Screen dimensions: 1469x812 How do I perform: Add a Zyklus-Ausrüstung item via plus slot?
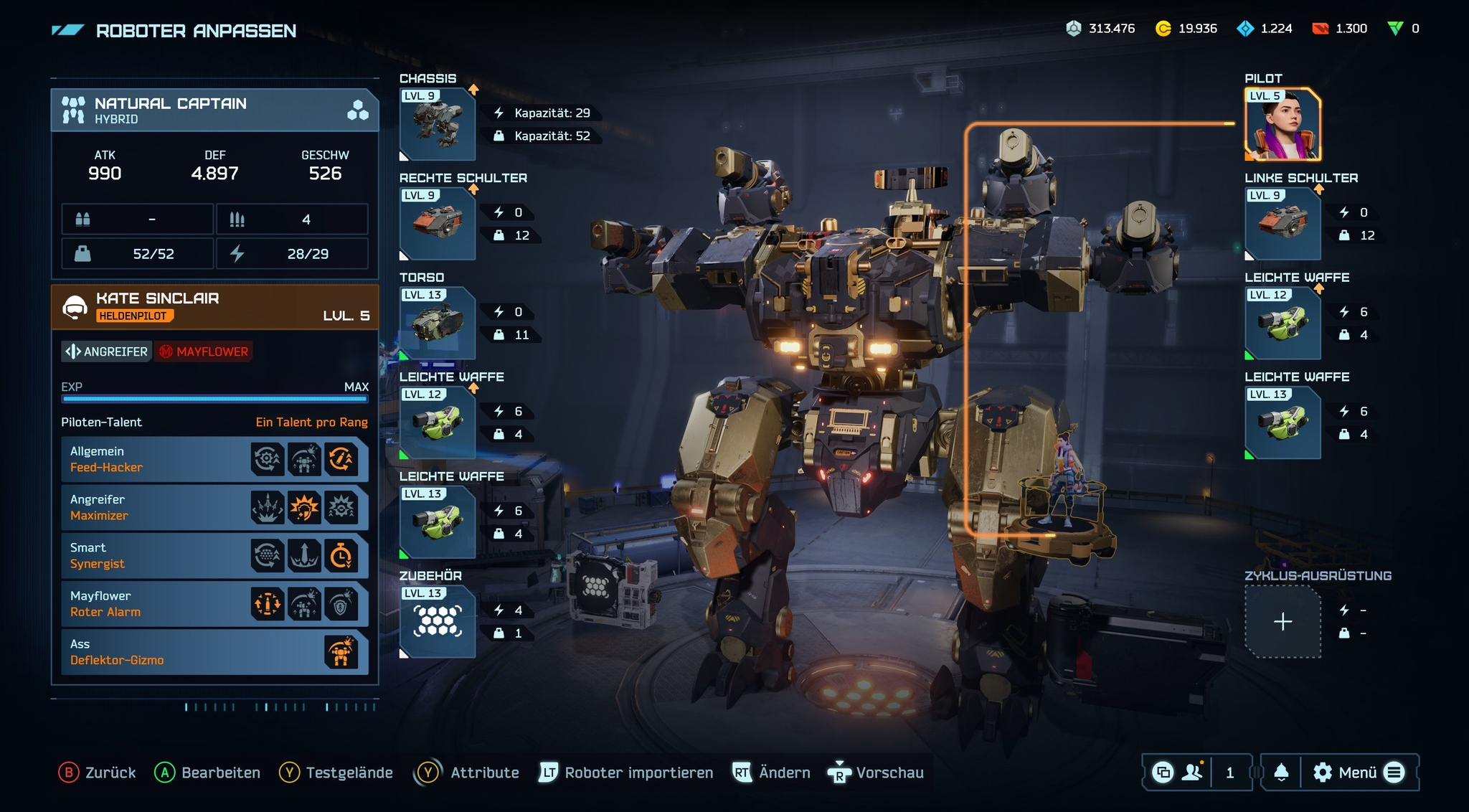click(x=1283, y=622)
